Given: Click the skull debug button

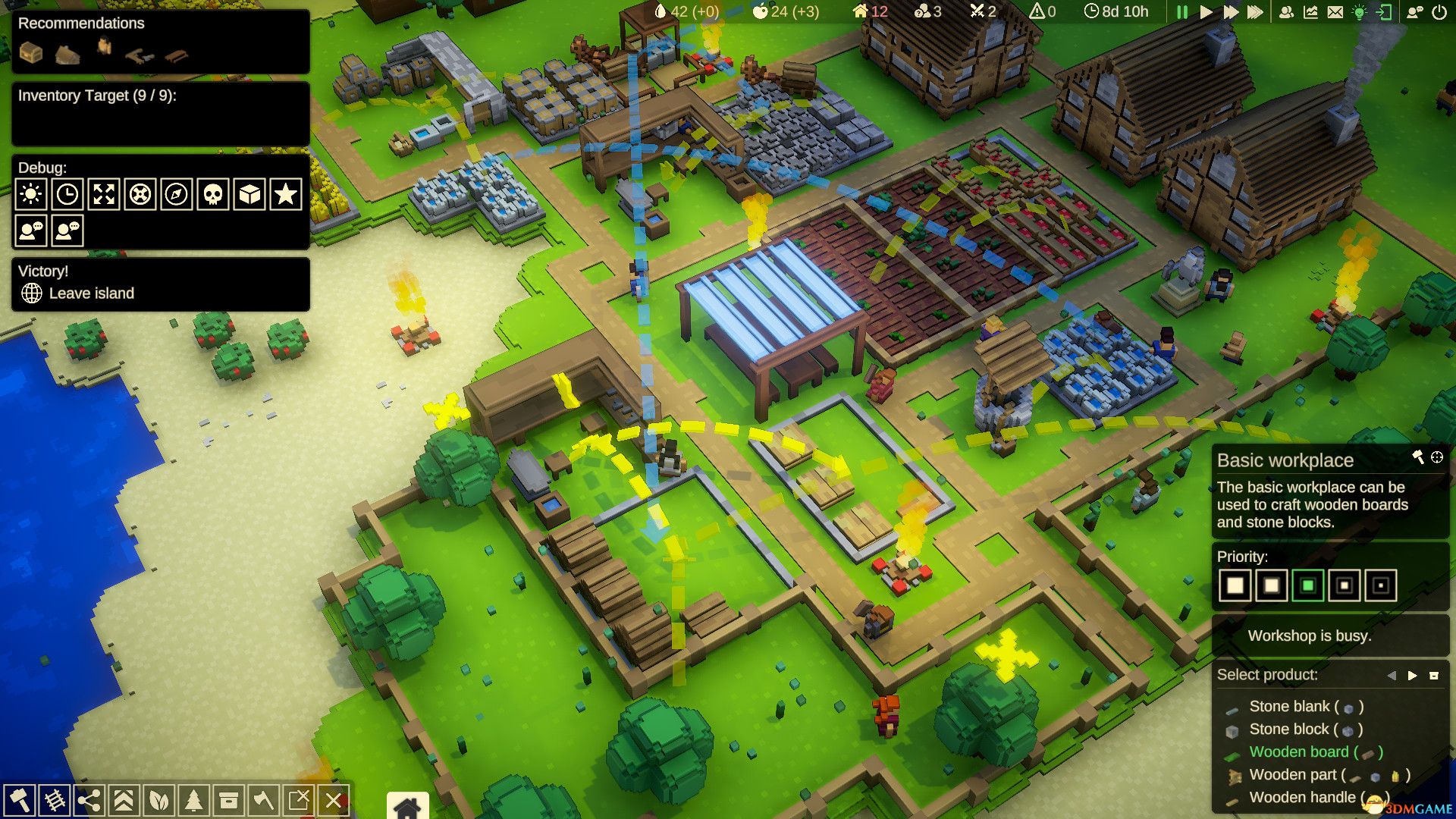Looking at the screenshot, I should [x=213, y=195].
